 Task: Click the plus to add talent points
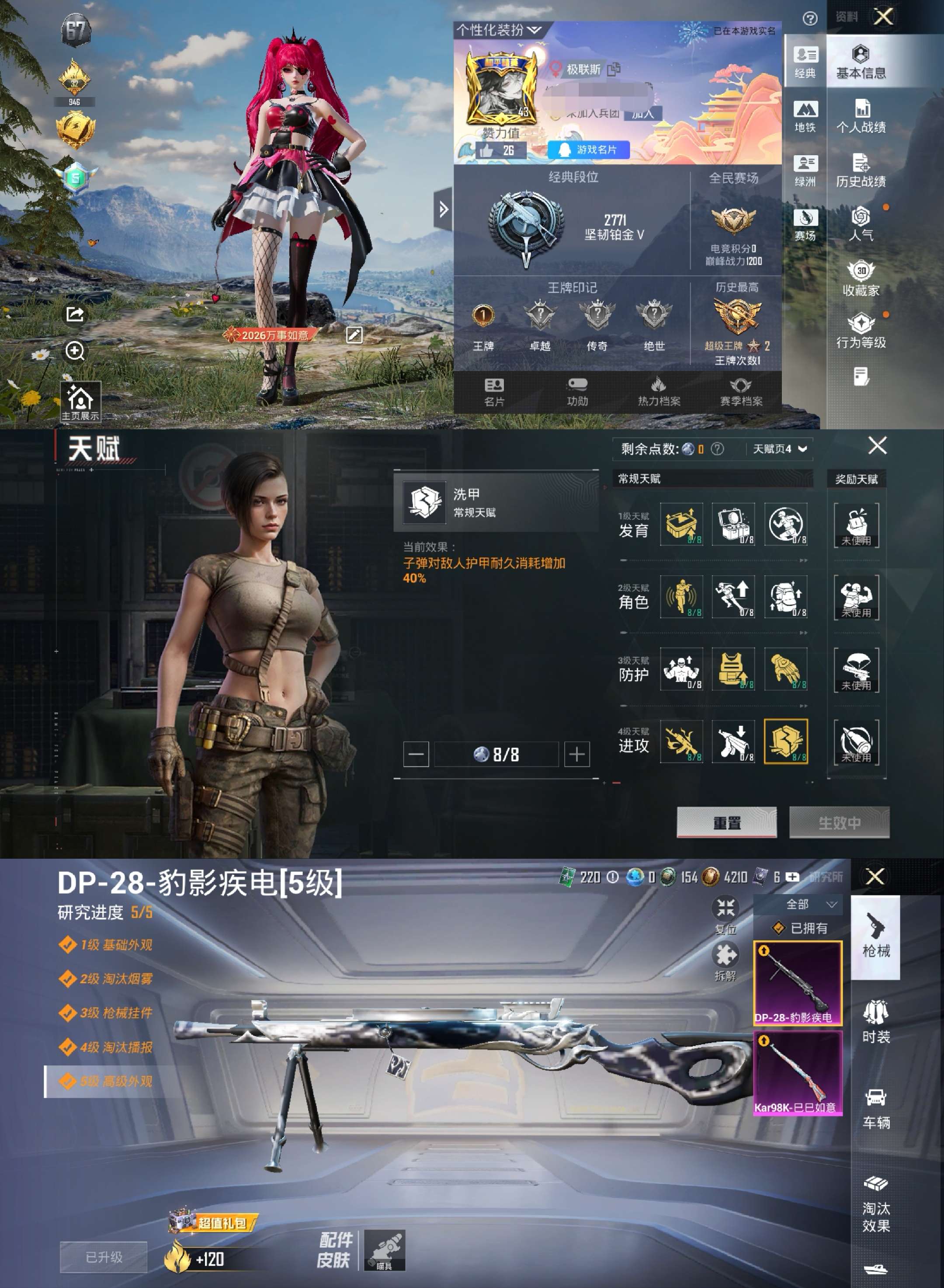pyautogui.click(x=578, y=755)
